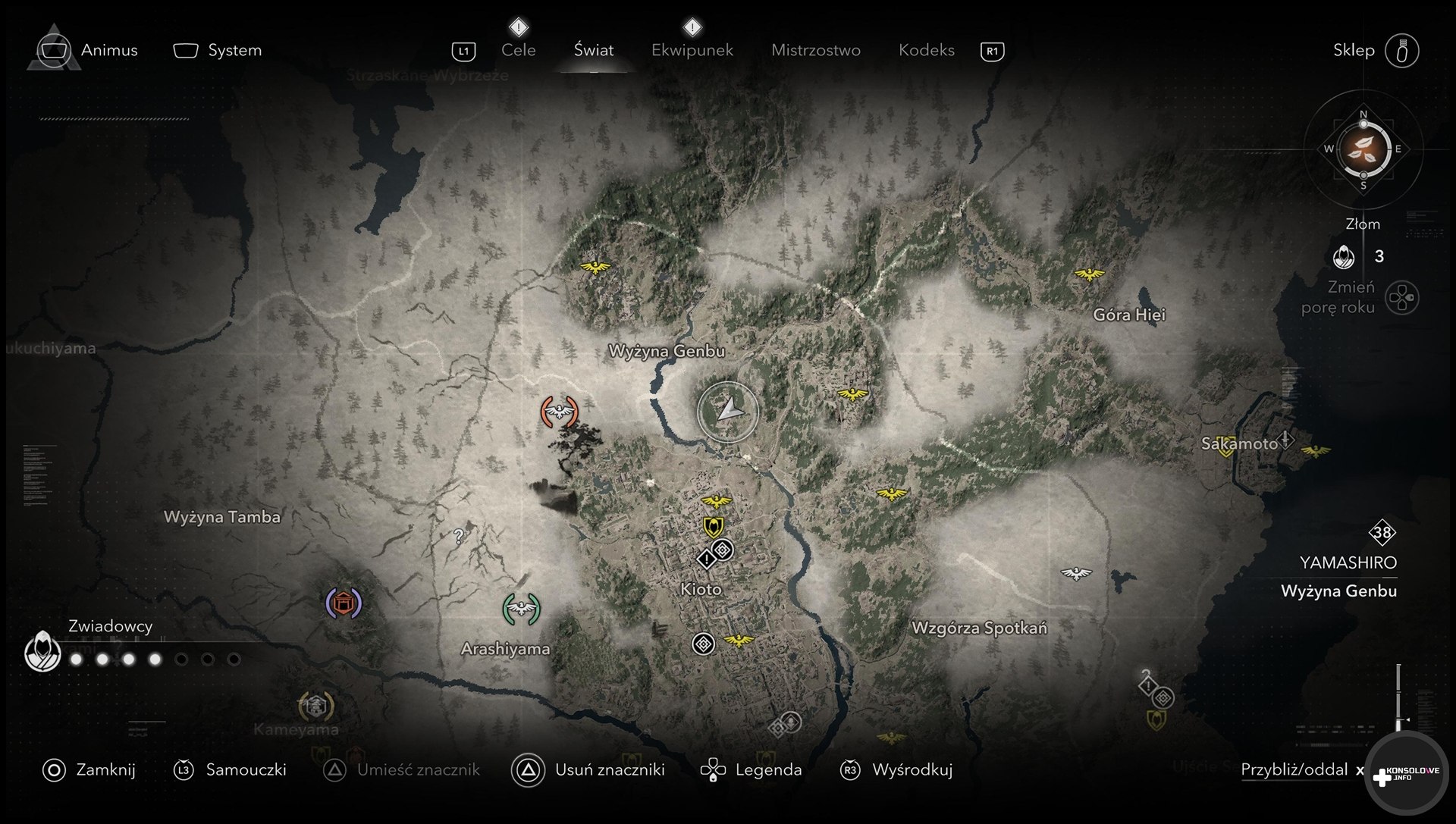This screenshot has width=1456, height=824.
Task: Select the player arrow location marker
Action: click(x=728, y=411)
